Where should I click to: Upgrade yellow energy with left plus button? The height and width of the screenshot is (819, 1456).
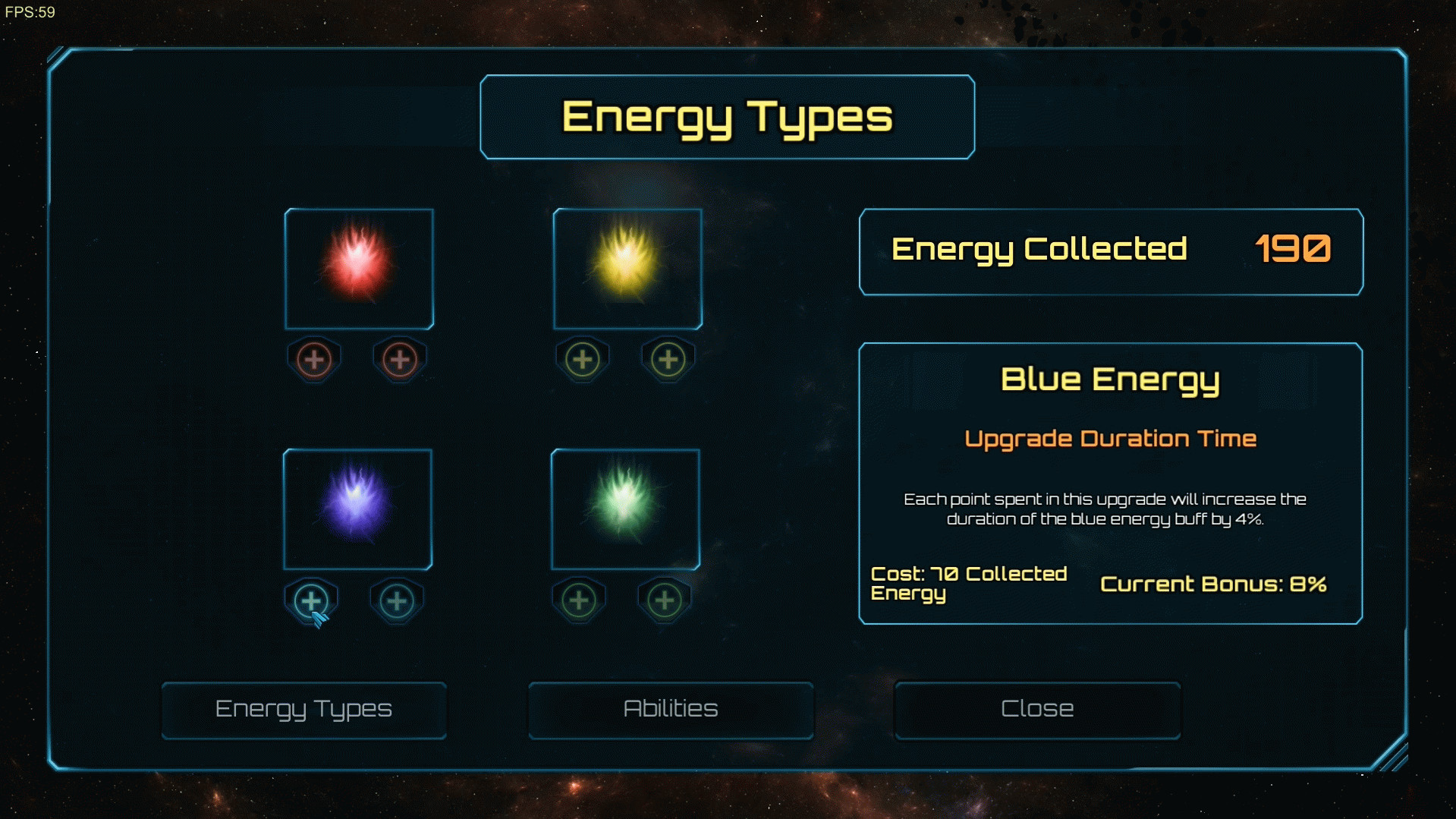(x=583, y=359)
